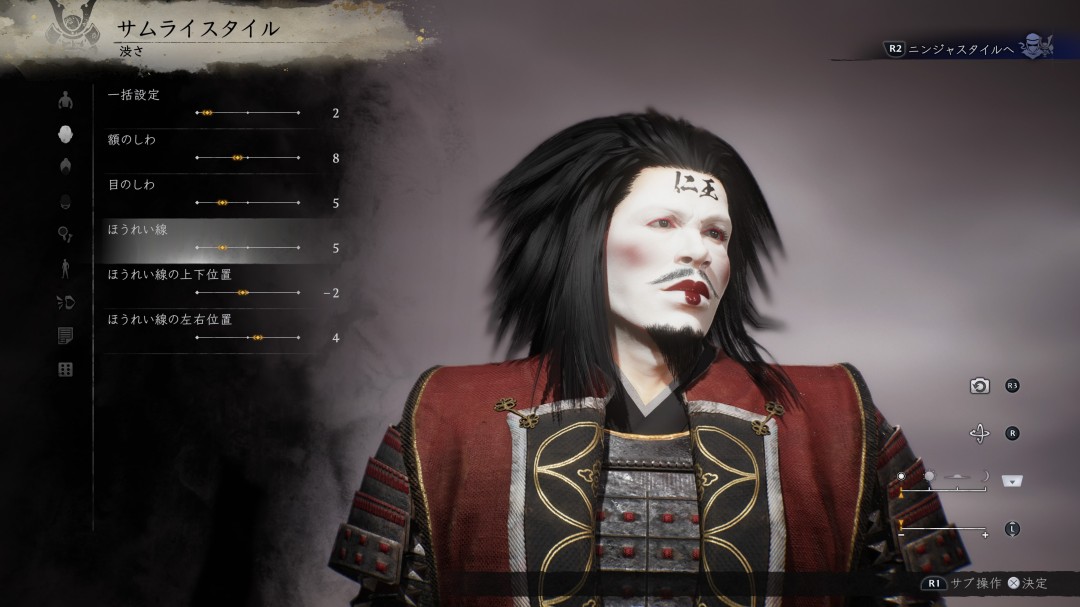
Task: Click the camera reset icon
Action: tap(980, 386)
